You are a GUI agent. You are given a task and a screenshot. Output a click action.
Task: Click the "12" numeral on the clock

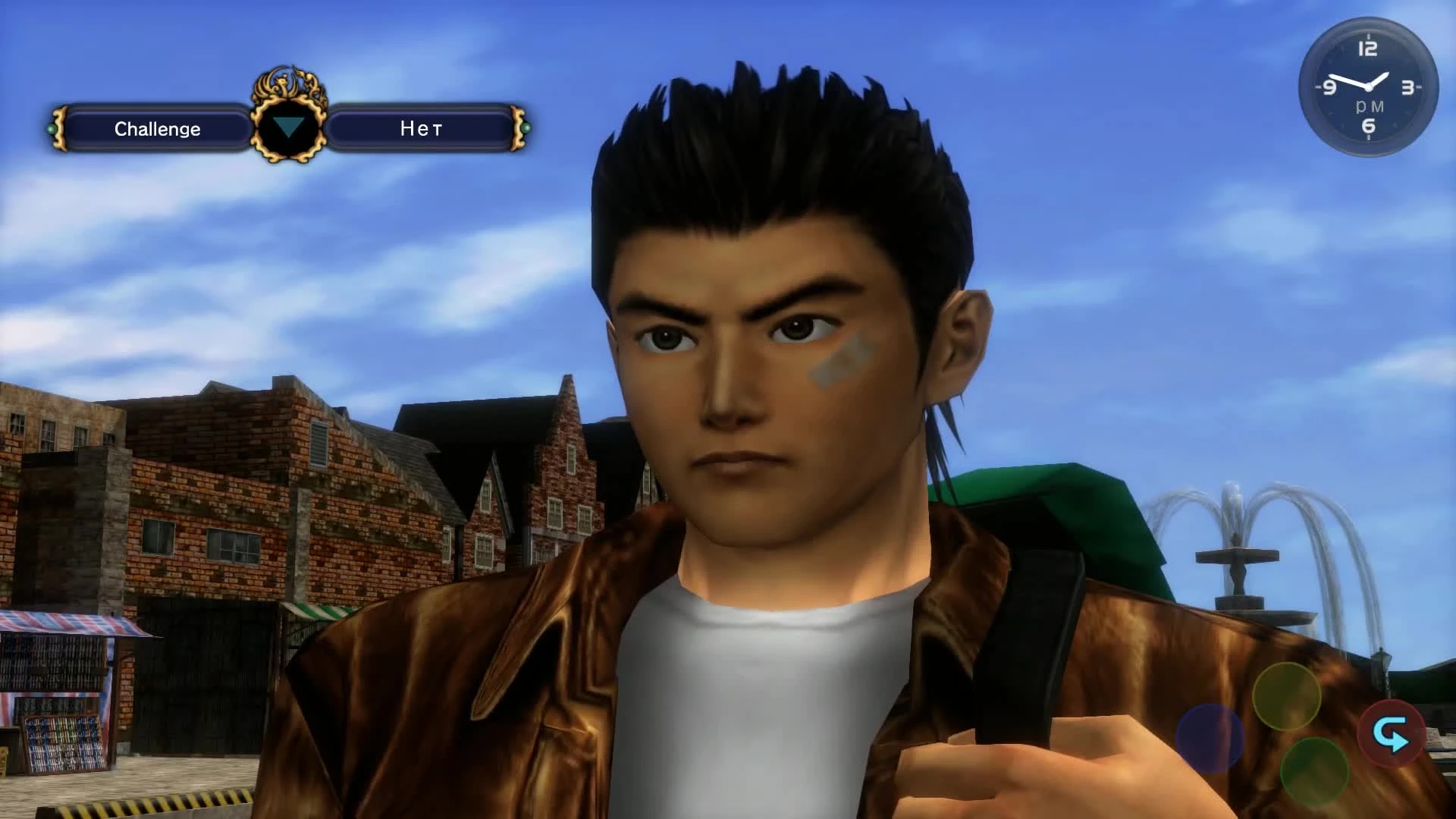1369,48
